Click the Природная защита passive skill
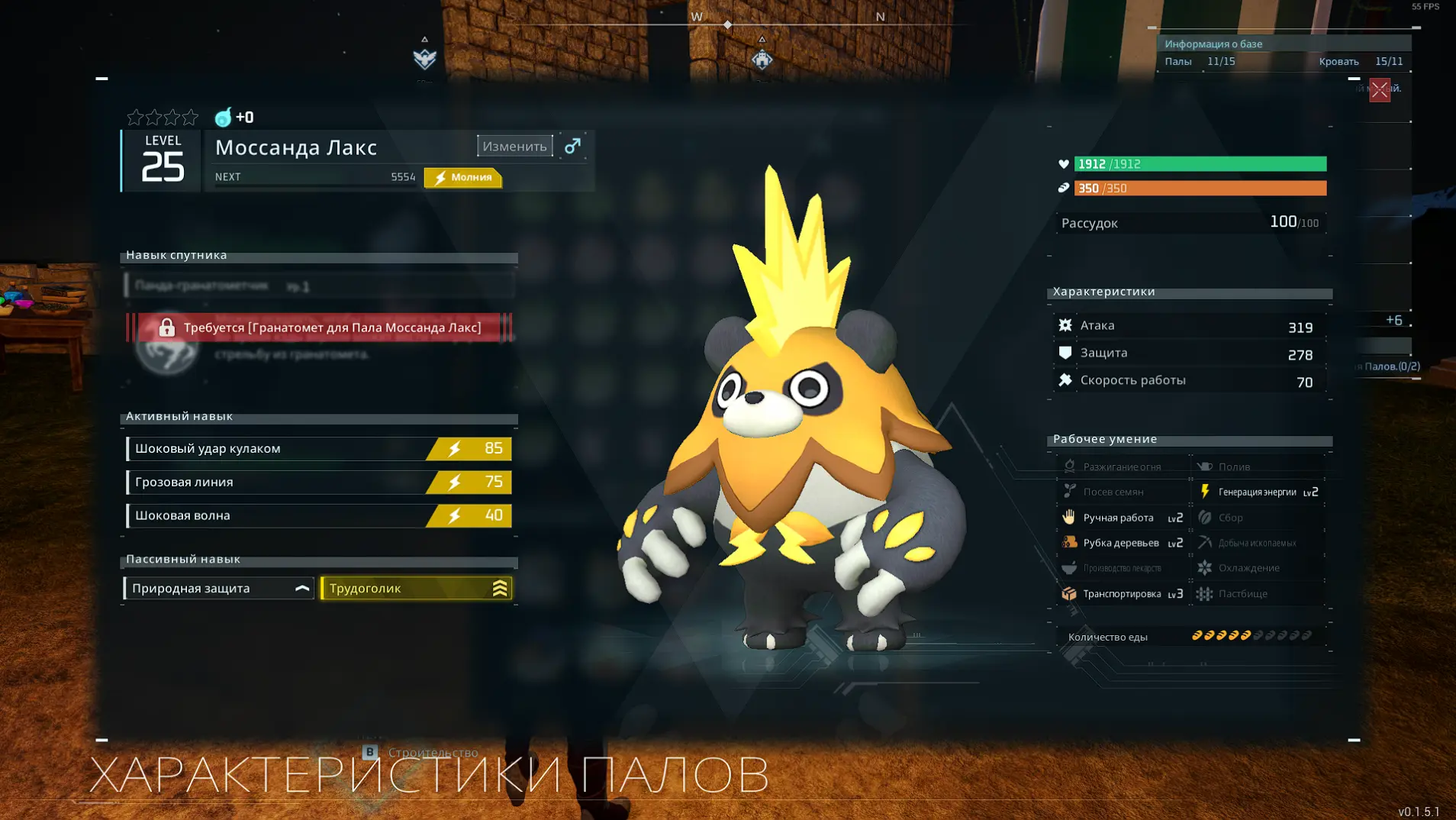 click(x=219, y=589)
